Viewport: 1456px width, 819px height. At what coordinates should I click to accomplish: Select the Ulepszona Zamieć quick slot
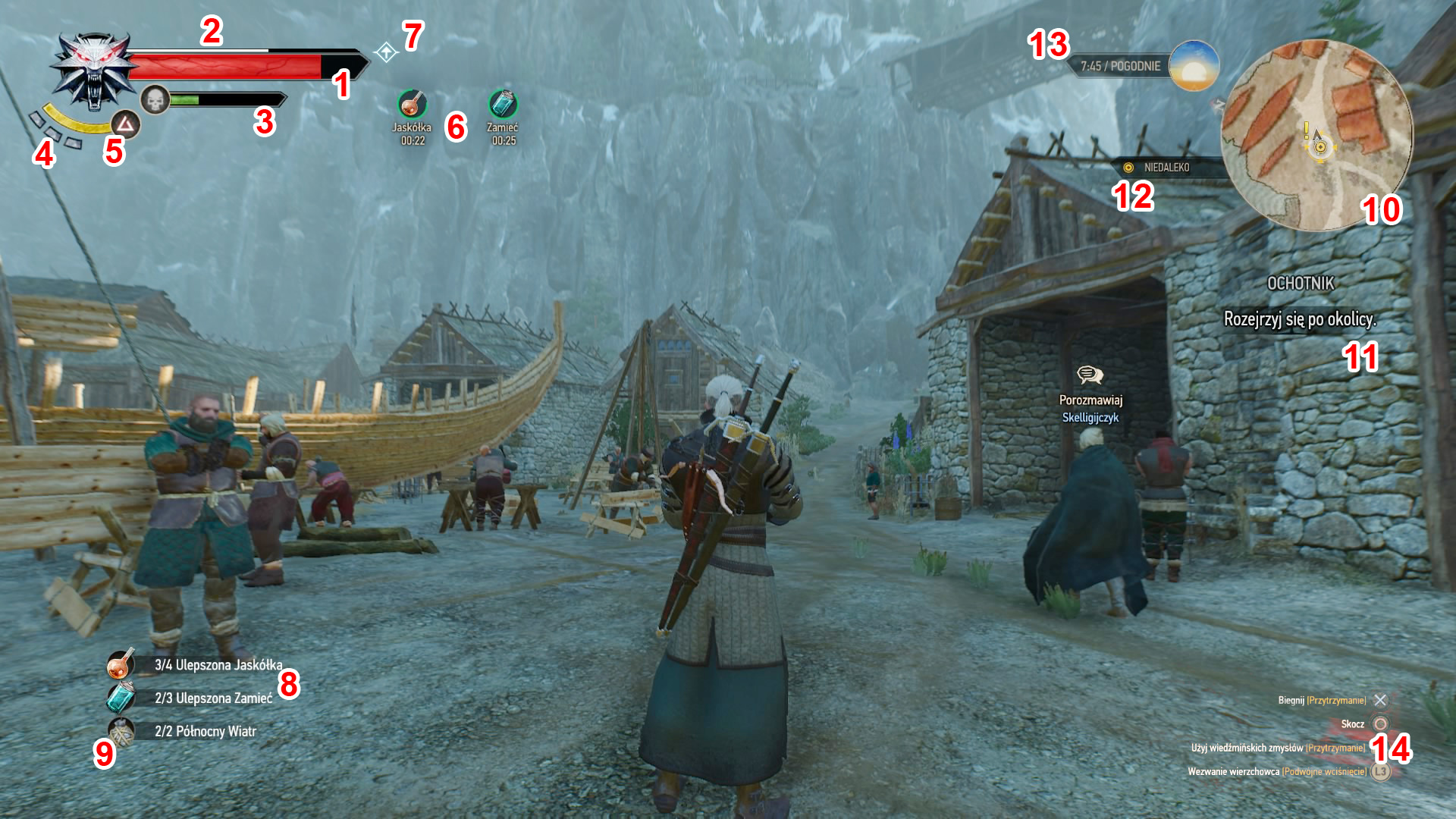pyautogui.click(x=121, y=697)
